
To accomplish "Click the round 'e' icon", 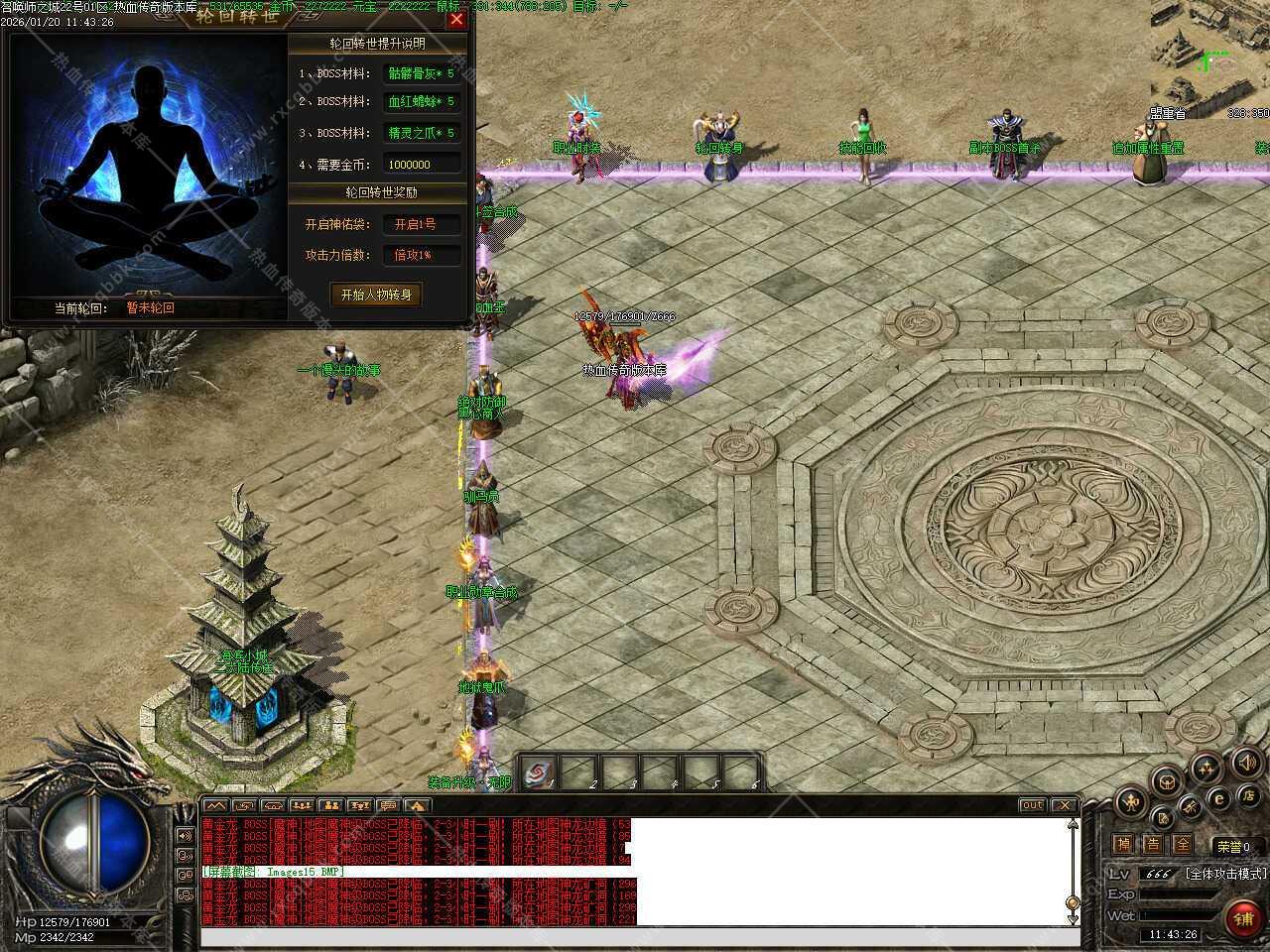I will point(1219,799).
